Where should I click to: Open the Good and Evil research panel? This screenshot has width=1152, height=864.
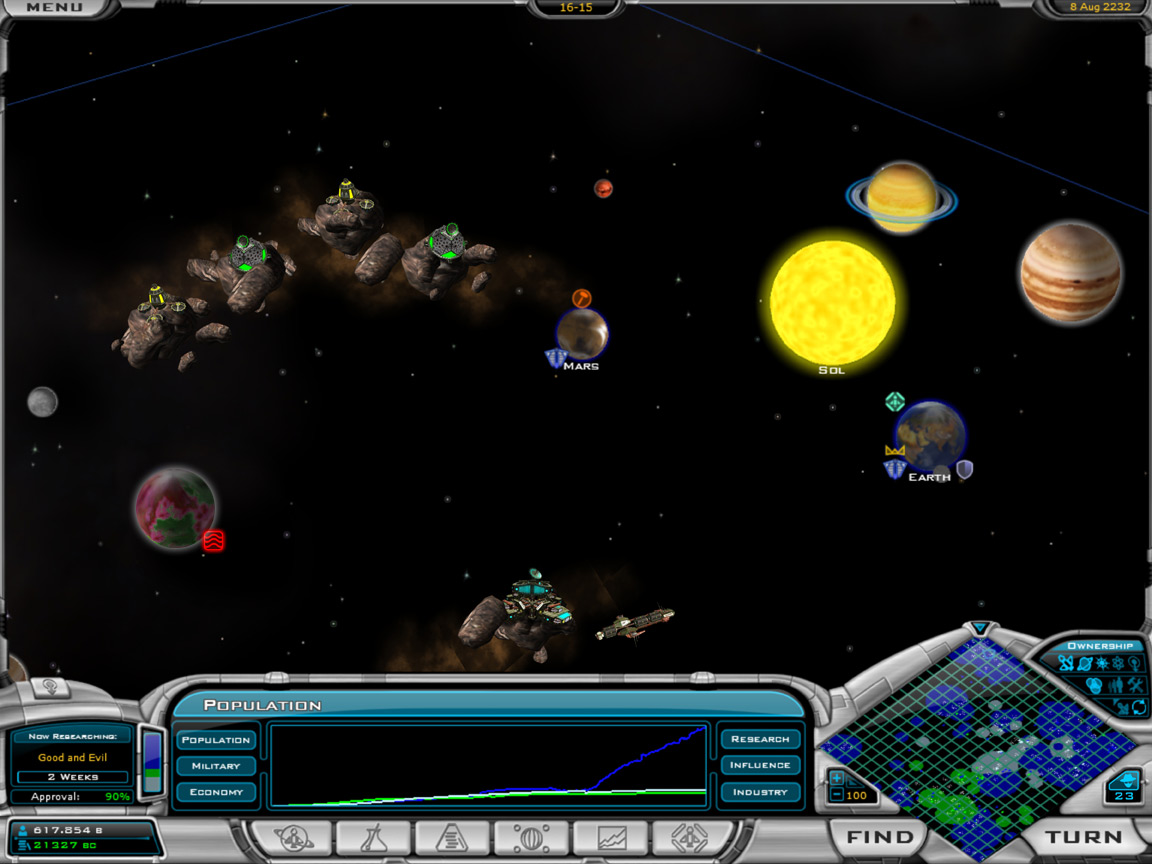click(x=72, y=758)
